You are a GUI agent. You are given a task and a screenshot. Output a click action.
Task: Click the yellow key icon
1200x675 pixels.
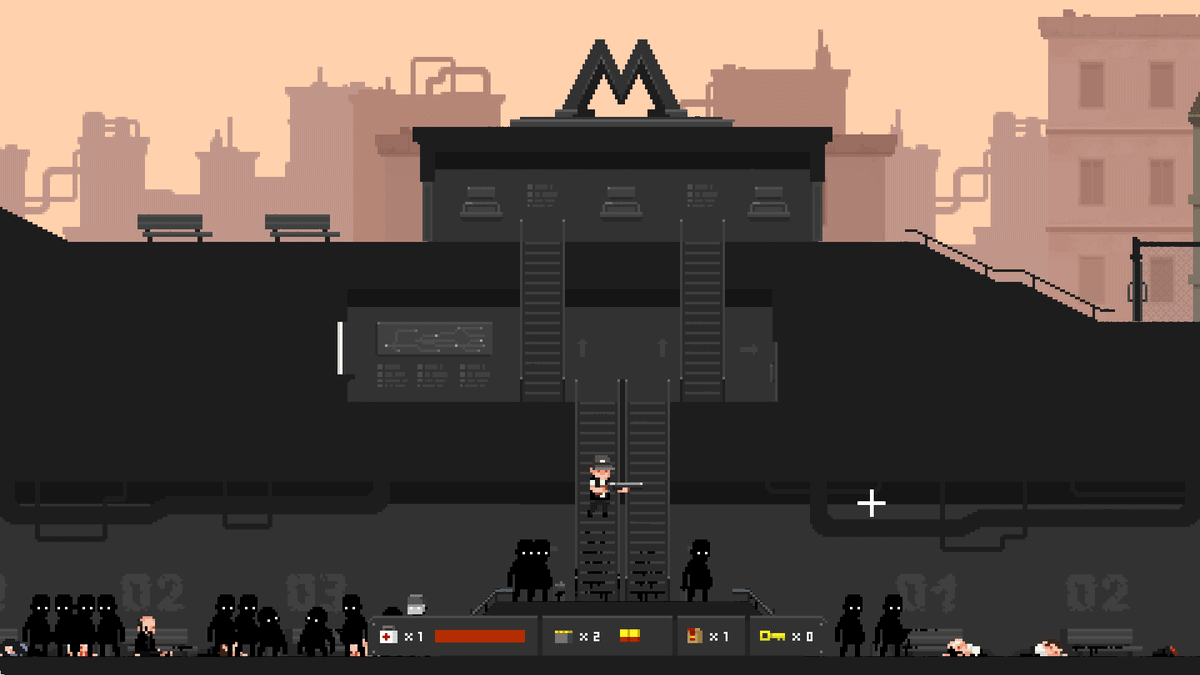(x=772, y=636)
